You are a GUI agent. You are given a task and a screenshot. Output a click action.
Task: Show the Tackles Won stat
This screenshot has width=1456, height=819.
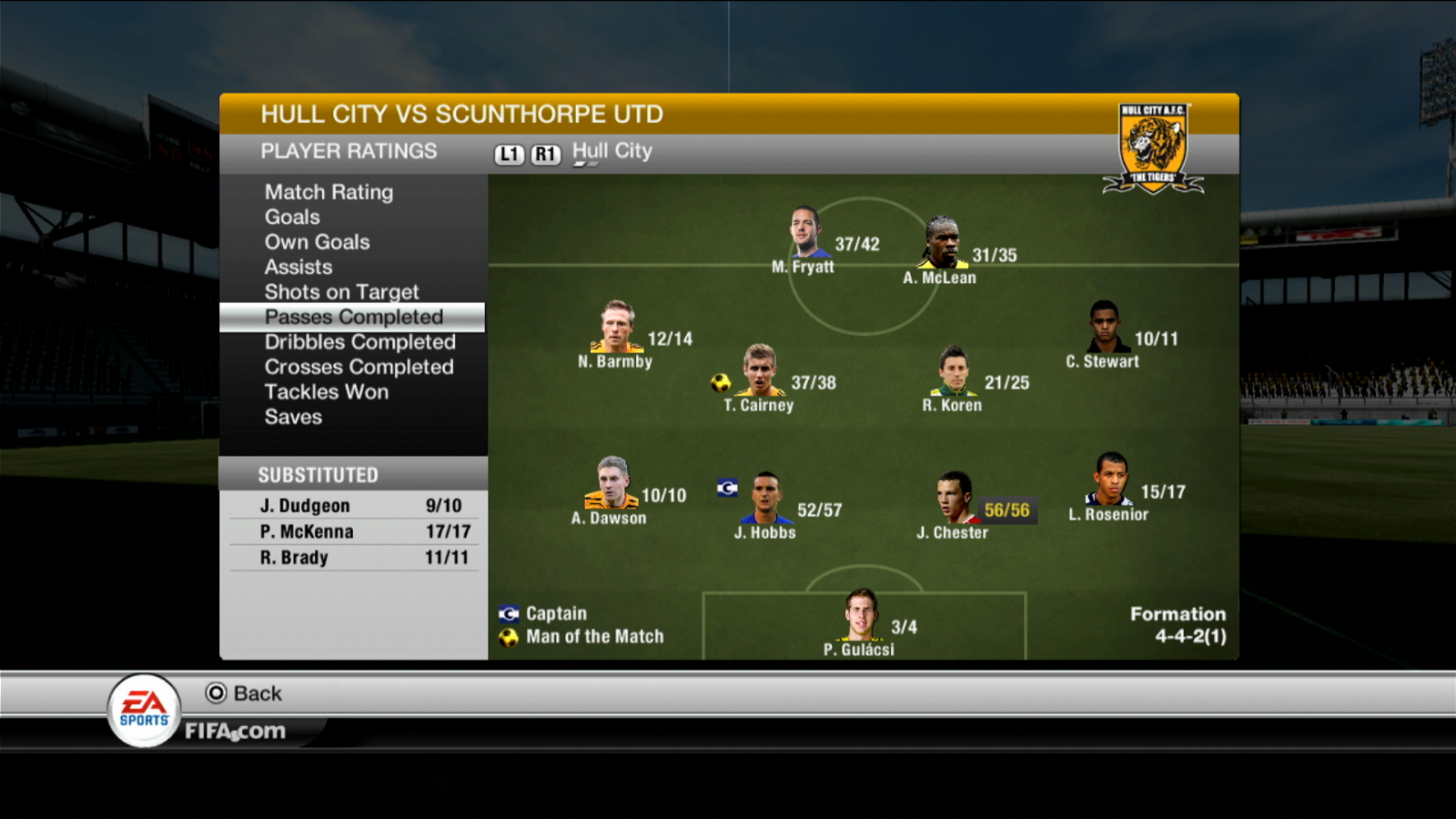pyautogui.click(x=326, y=392)
